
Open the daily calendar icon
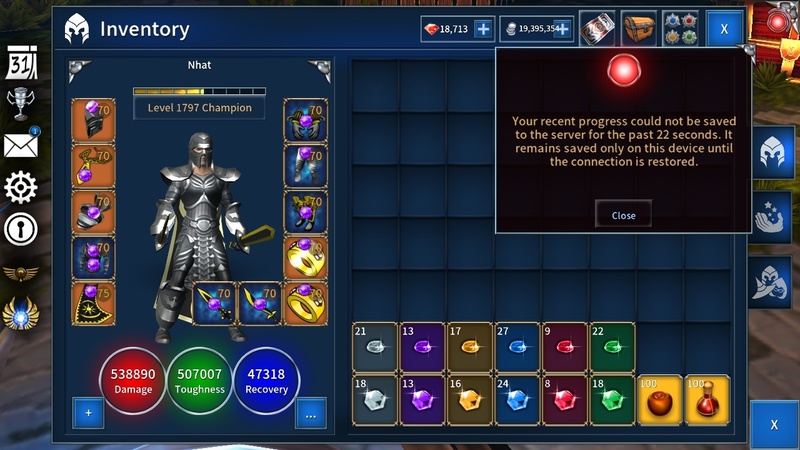click(21, 63)
